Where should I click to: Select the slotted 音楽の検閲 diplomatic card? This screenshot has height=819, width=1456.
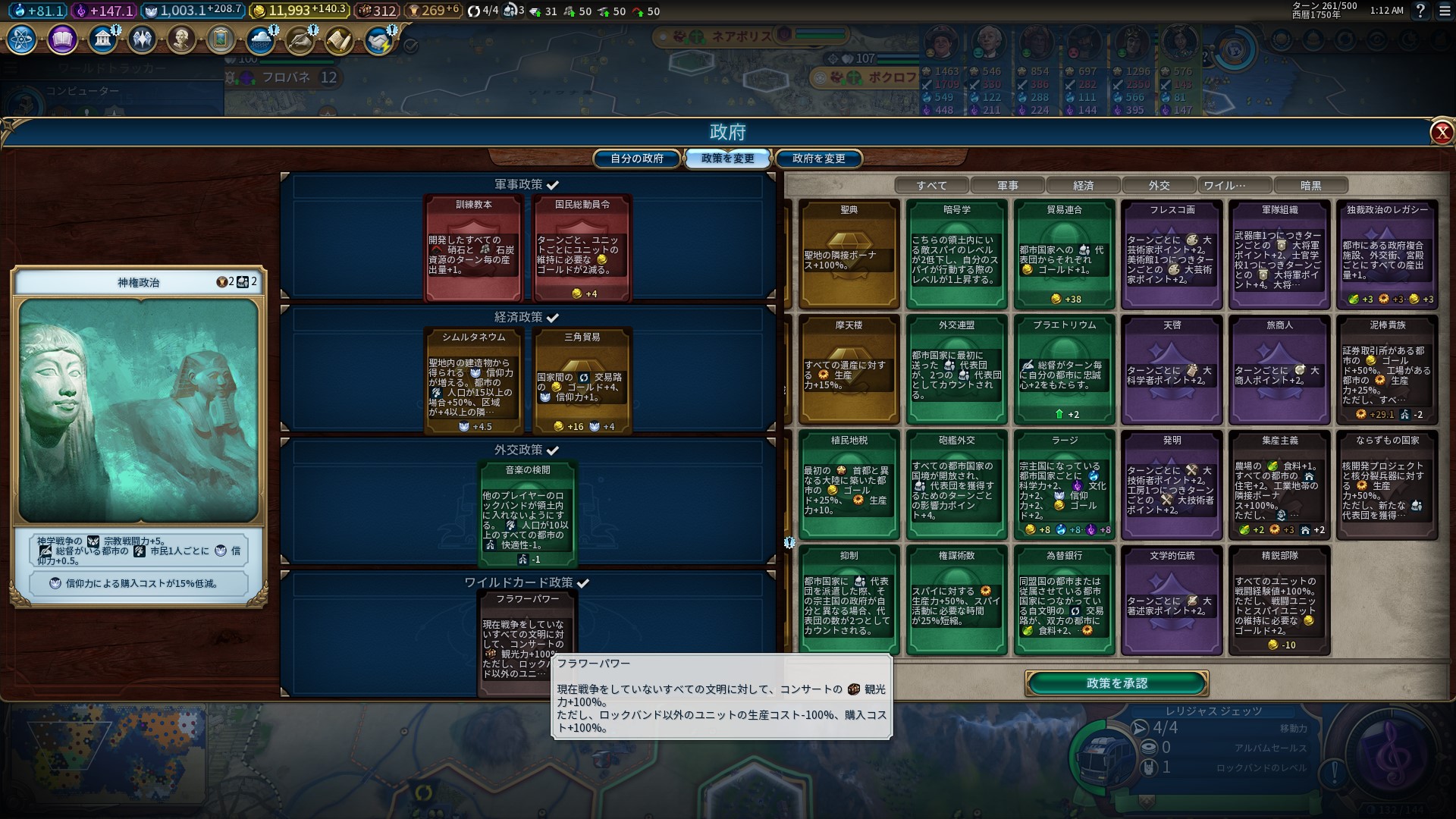pyautogui.click(x=528, y=513)
